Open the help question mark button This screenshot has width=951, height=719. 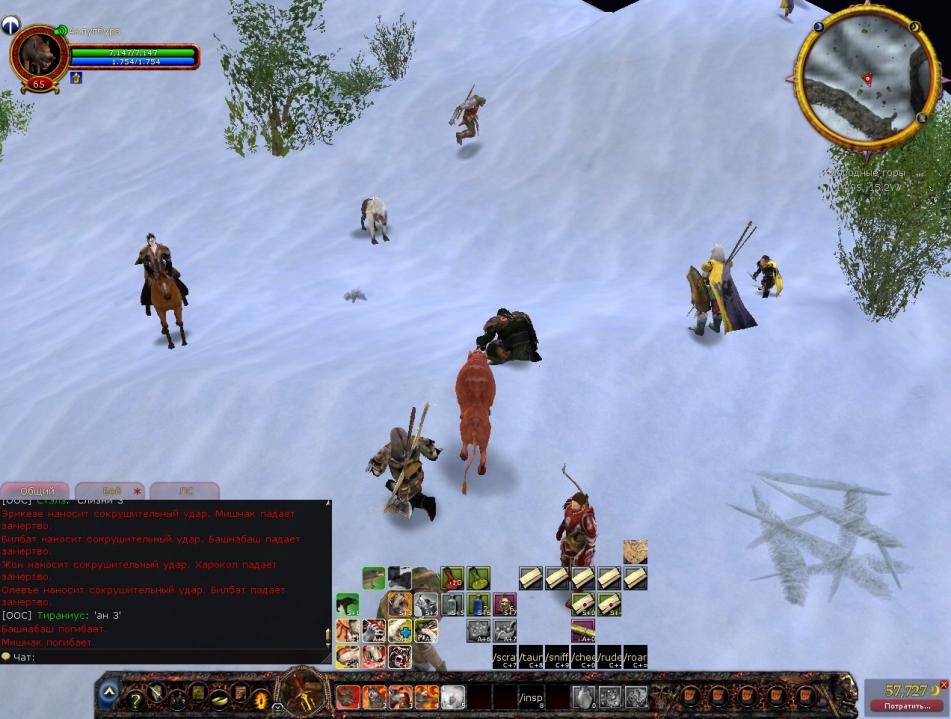point(136,699)
